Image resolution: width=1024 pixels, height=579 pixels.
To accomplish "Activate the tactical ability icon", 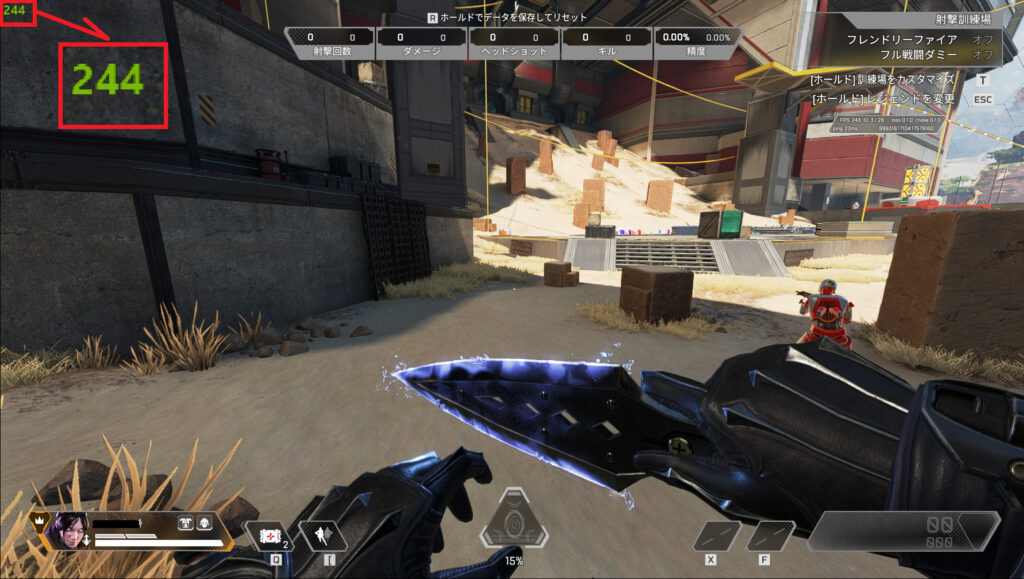I will (323, 536).
